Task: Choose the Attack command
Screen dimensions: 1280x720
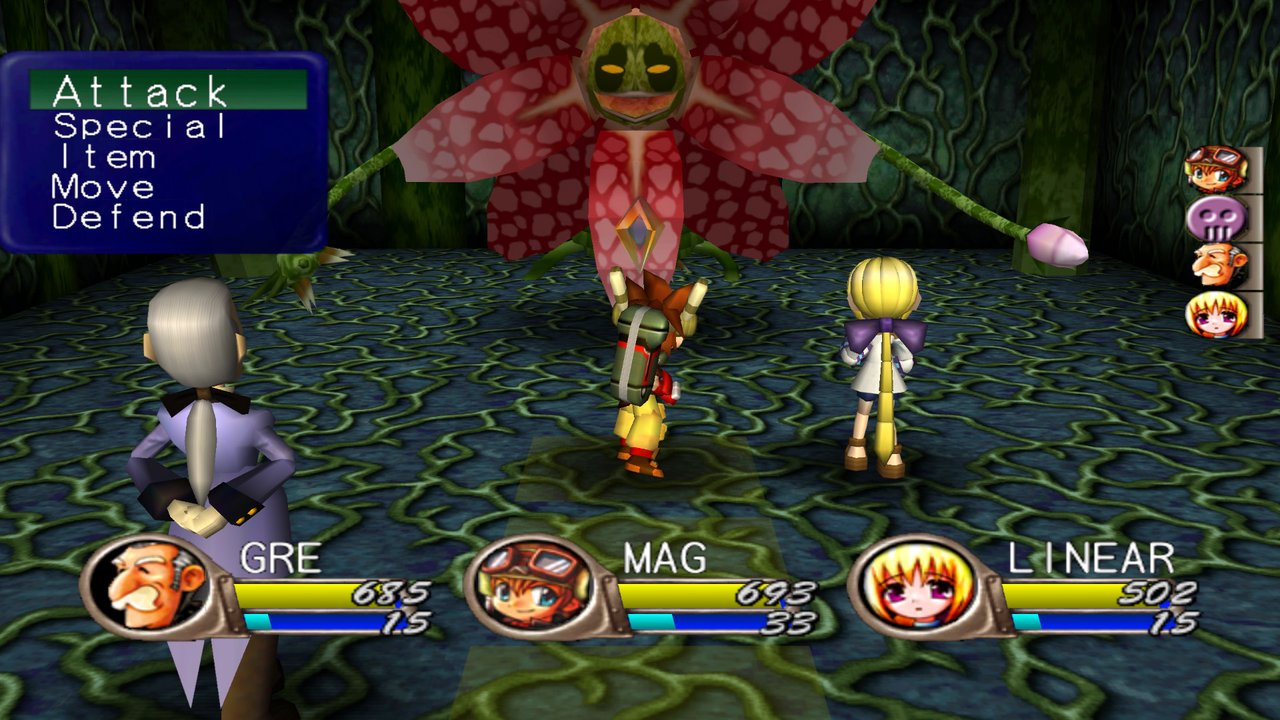Action: coord(140,92)
